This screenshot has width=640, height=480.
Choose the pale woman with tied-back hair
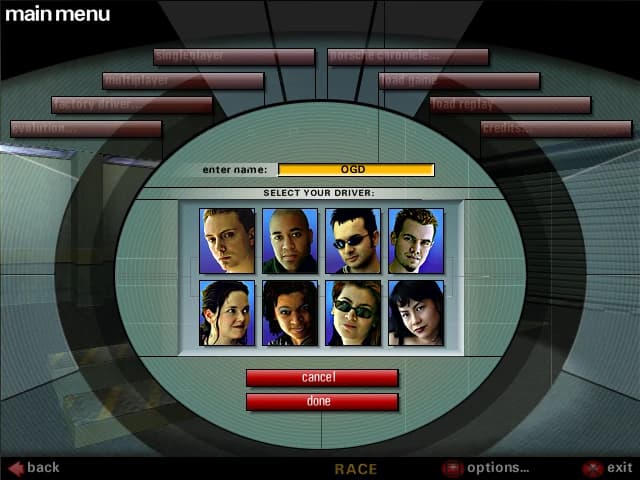227,313
